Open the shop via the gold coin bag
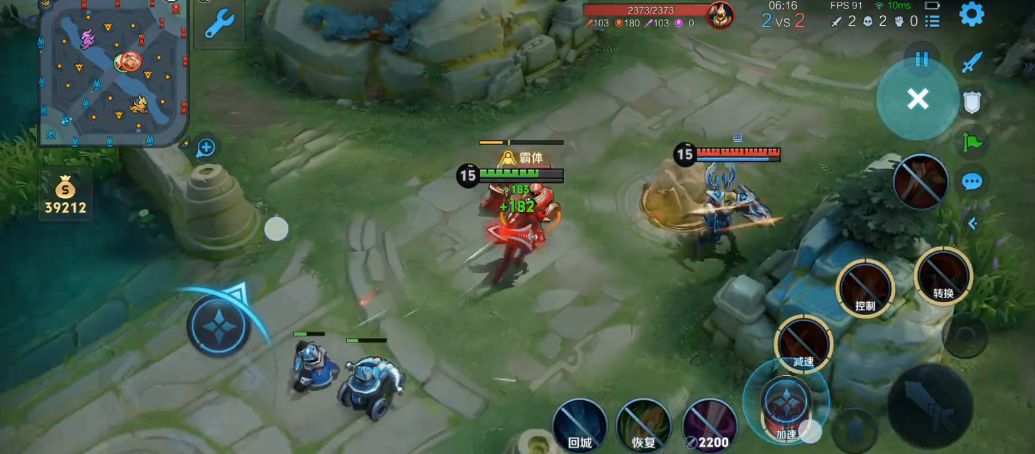The image size is (1035, 454). (65, 194)
